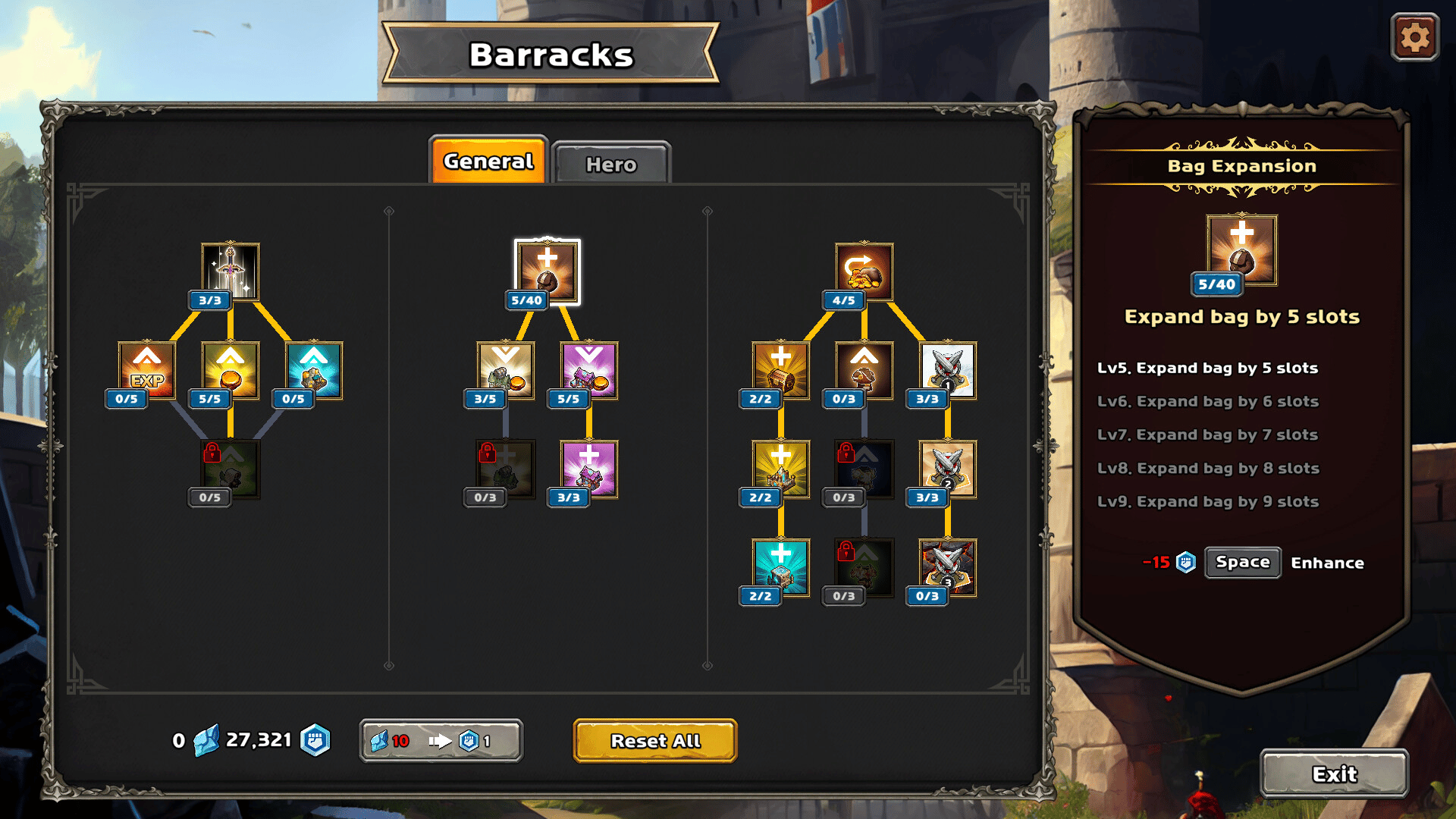Select the brown mushroom up-arrow 0/3 node
Viewport: 1456px width, 819px height.
click(x=864, y=370)
